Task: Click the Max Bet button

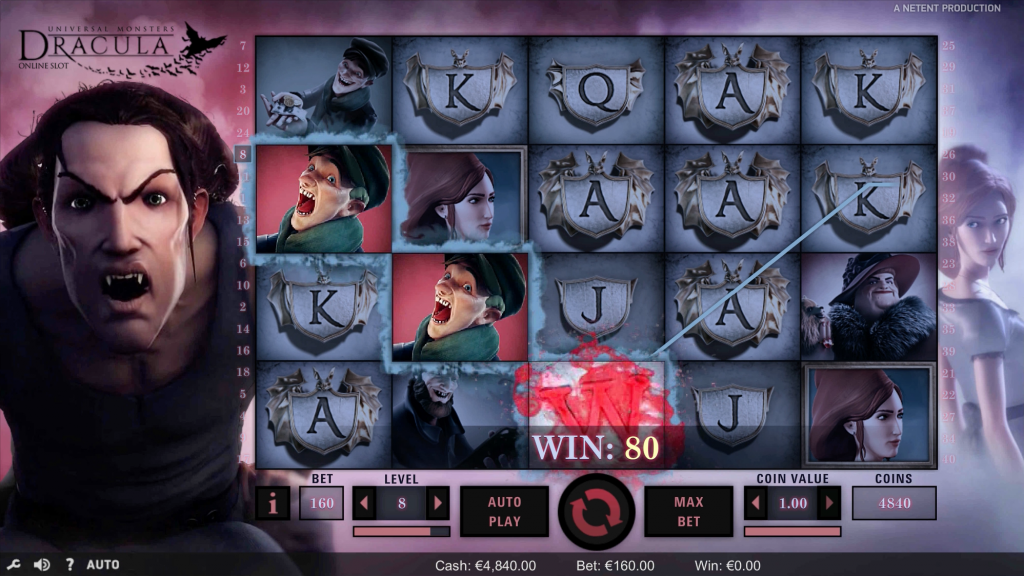Action: [x=687, y=511]
